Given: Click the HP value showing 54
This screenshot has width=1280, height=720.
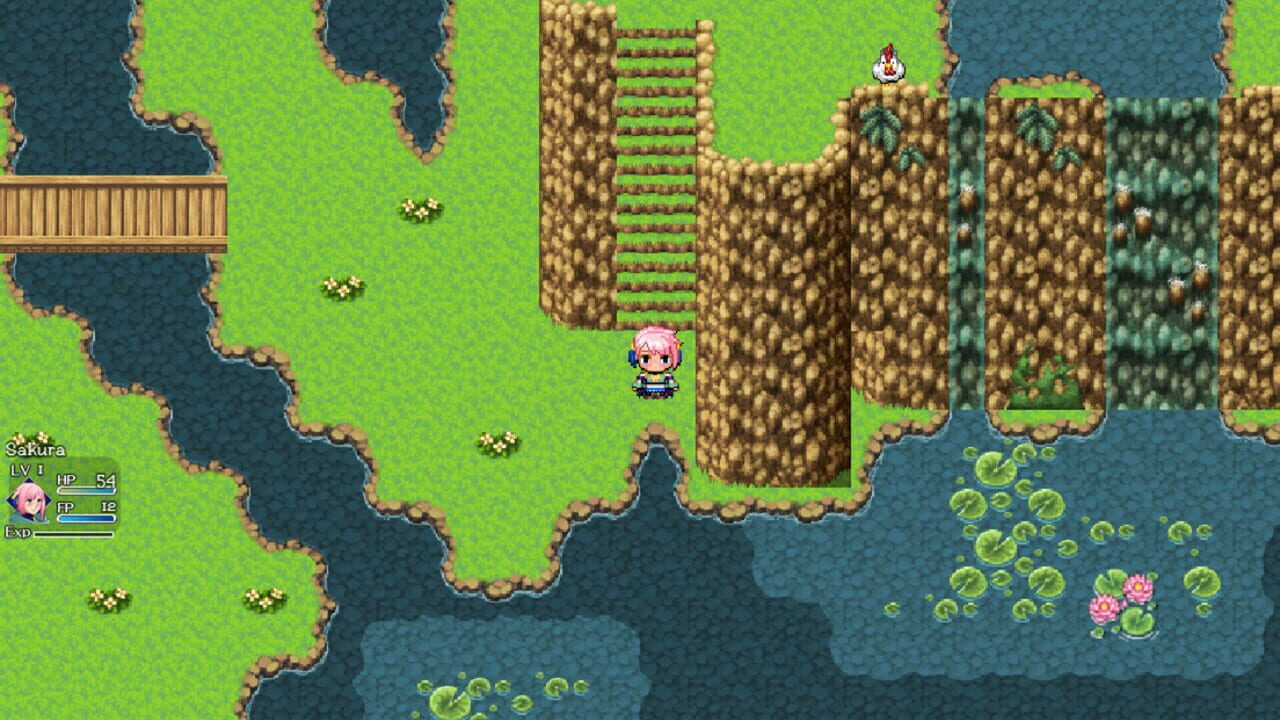Looking at the screenshot, I should [105, 481].
